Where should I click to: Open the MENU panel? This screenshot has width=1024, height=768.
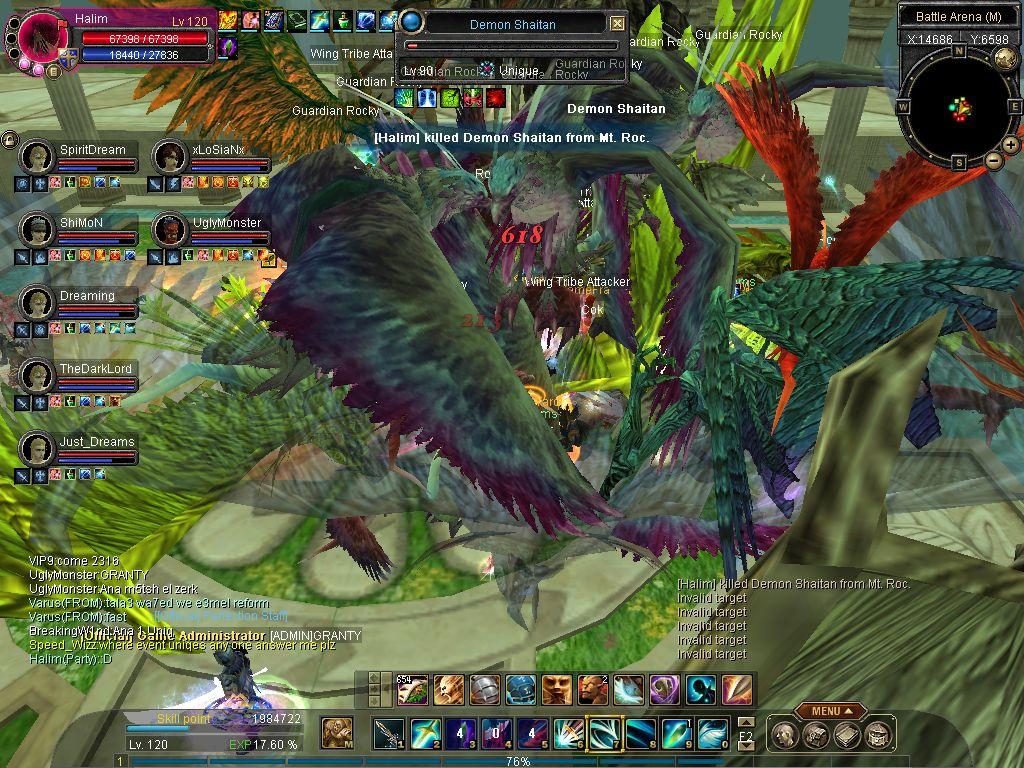pyautogui.click(x=831, y=711)
